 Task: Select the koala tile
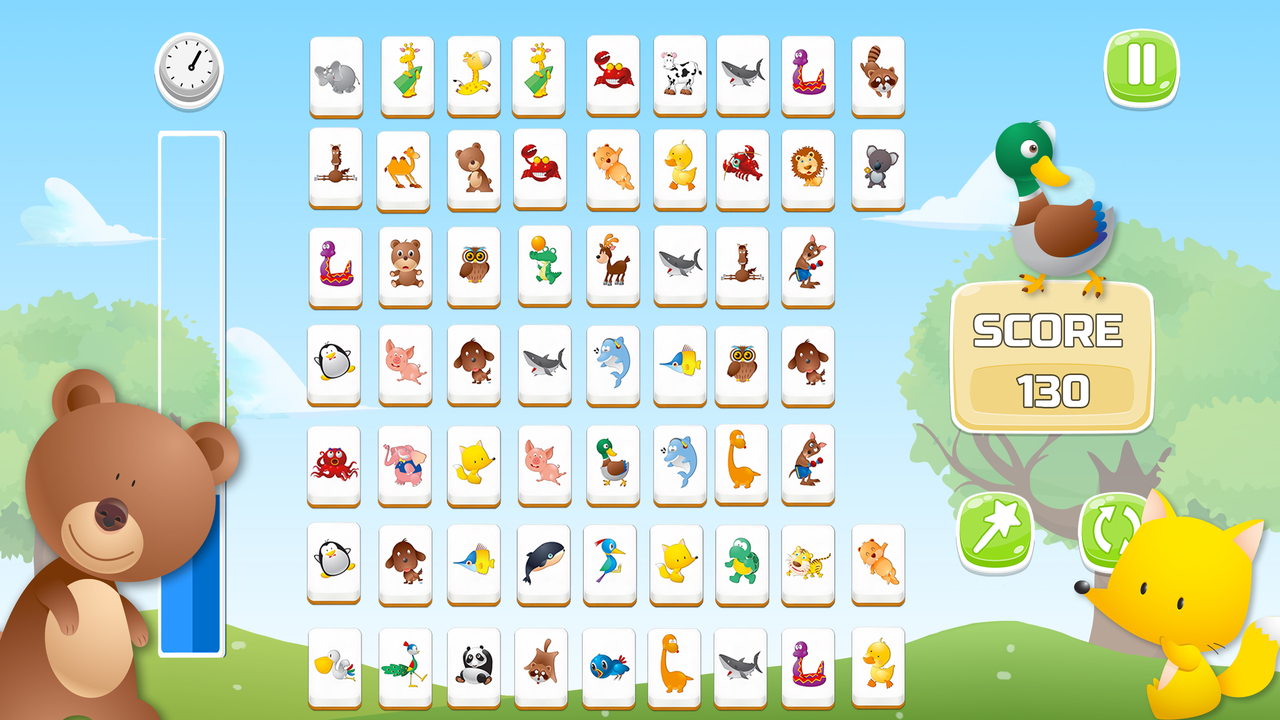[877, 168]
